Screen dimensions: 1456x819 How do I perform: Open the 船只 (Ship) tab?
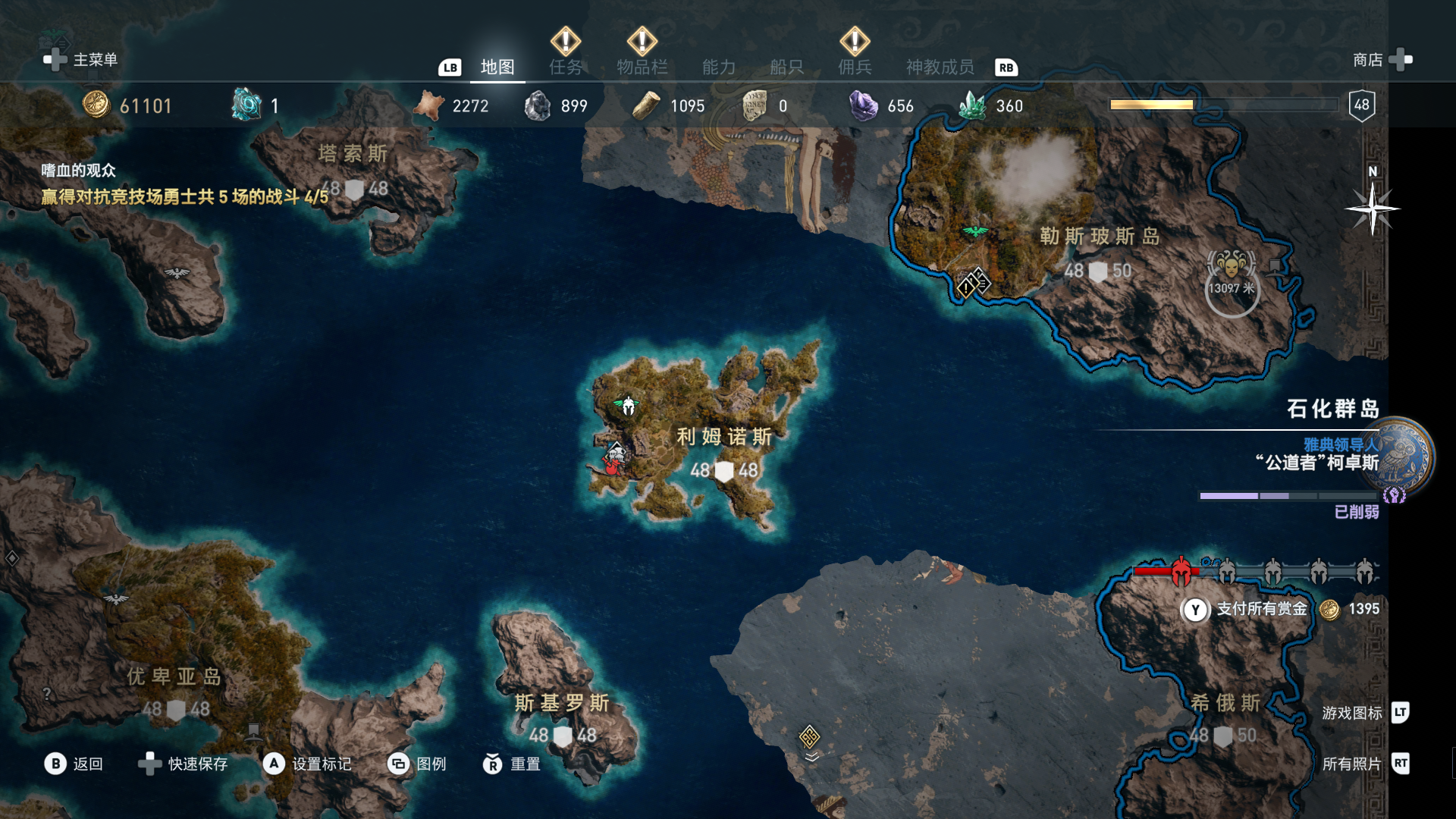pyautogui.click(x=786, y=67)
